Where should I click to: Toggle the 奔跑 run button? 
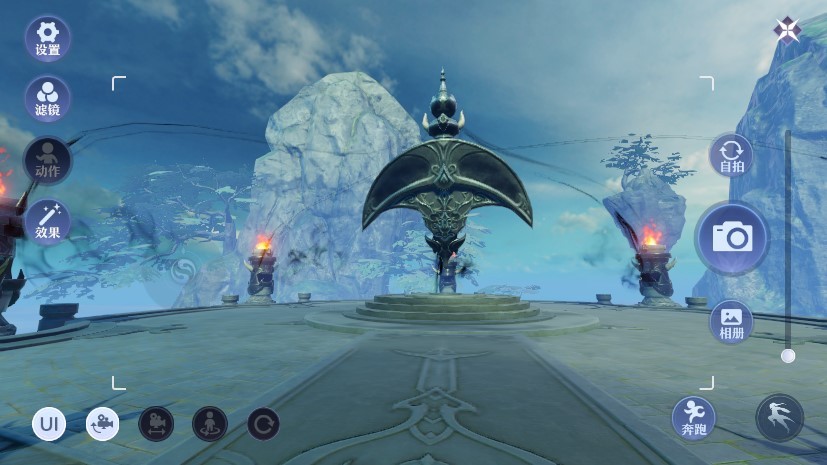(x=694, y=418)
